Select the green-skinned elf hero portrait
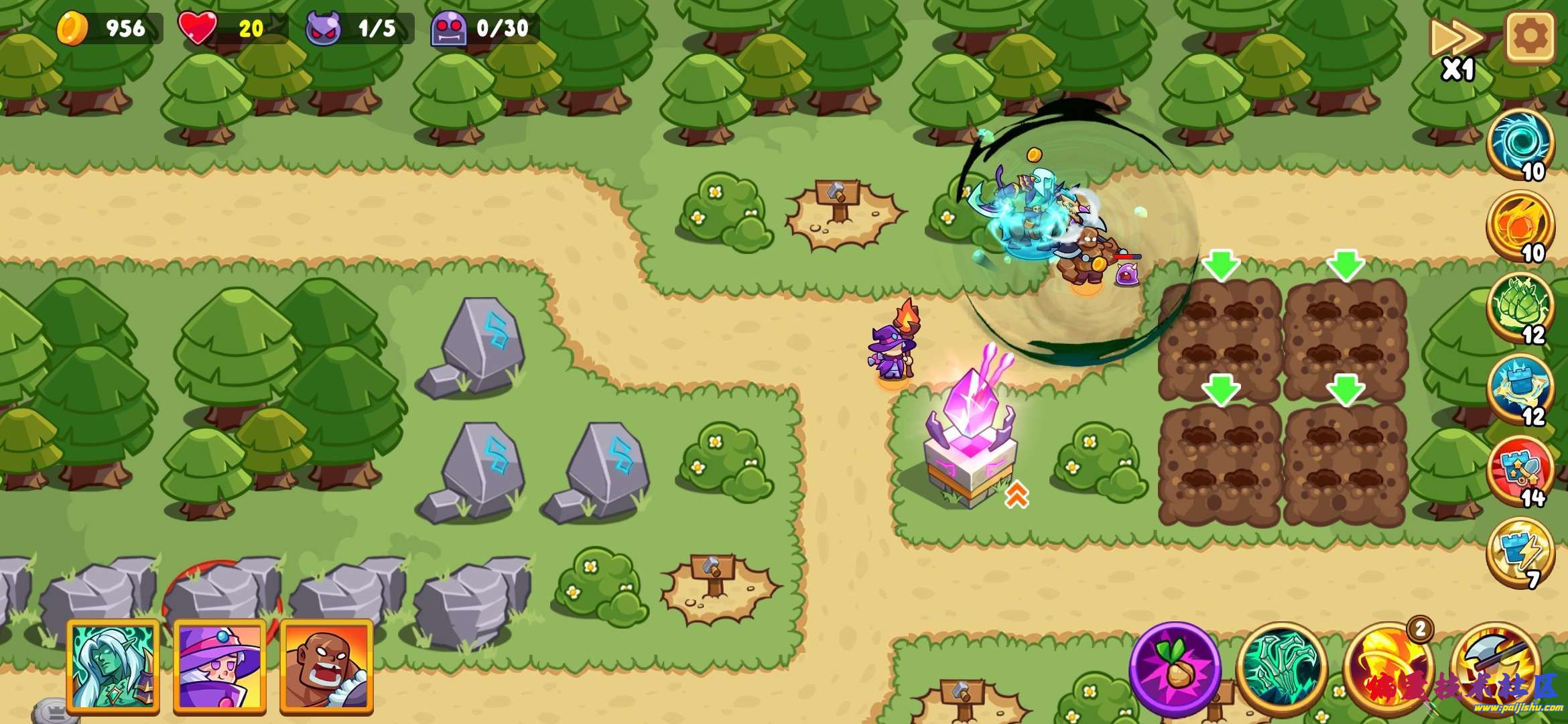Screen dimensions: 1568x724 click(x=113, y=665)
